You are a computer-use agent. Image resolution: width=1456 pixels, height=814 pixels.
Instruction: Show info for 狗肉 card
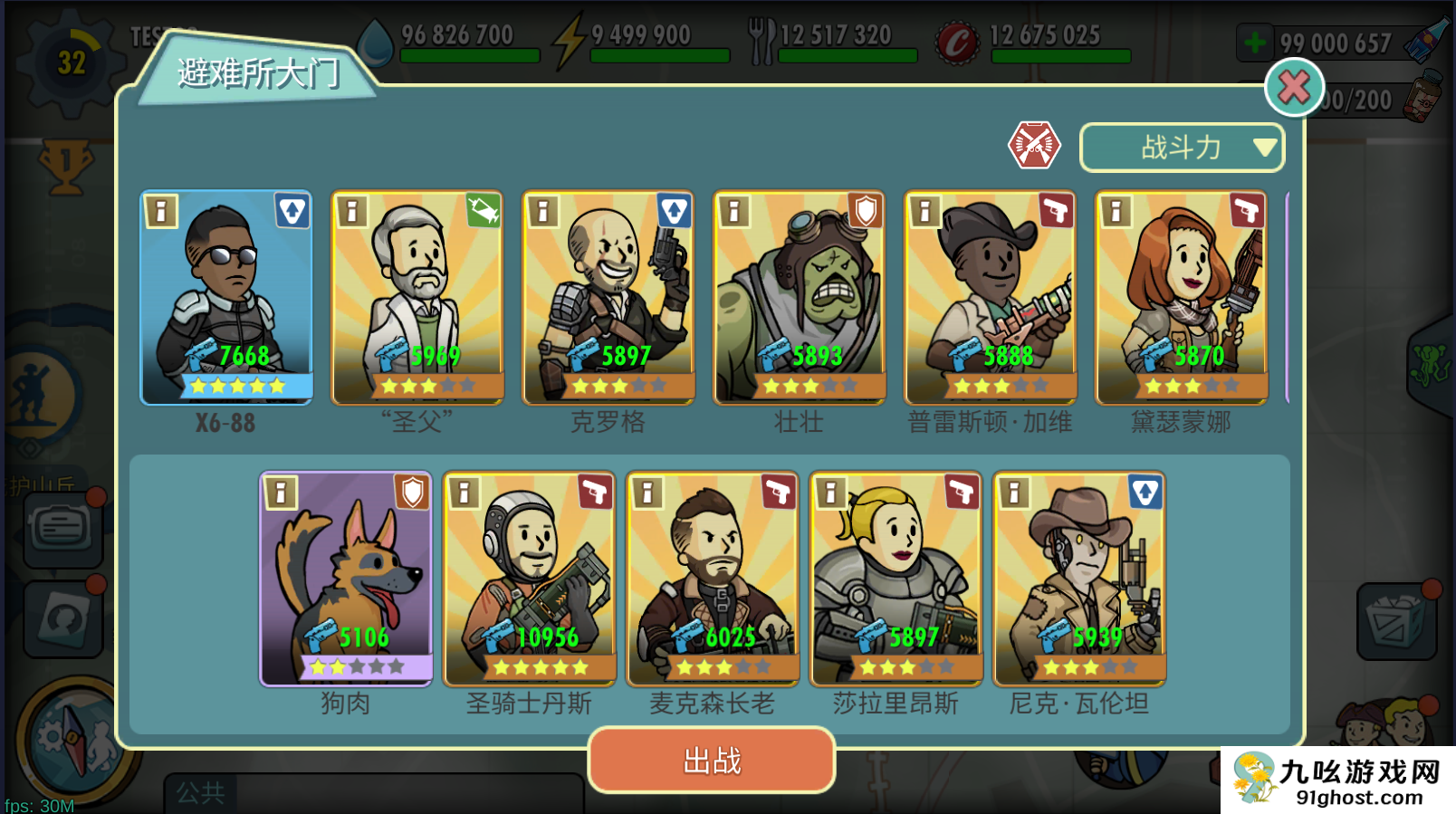(x=281, y=492)
